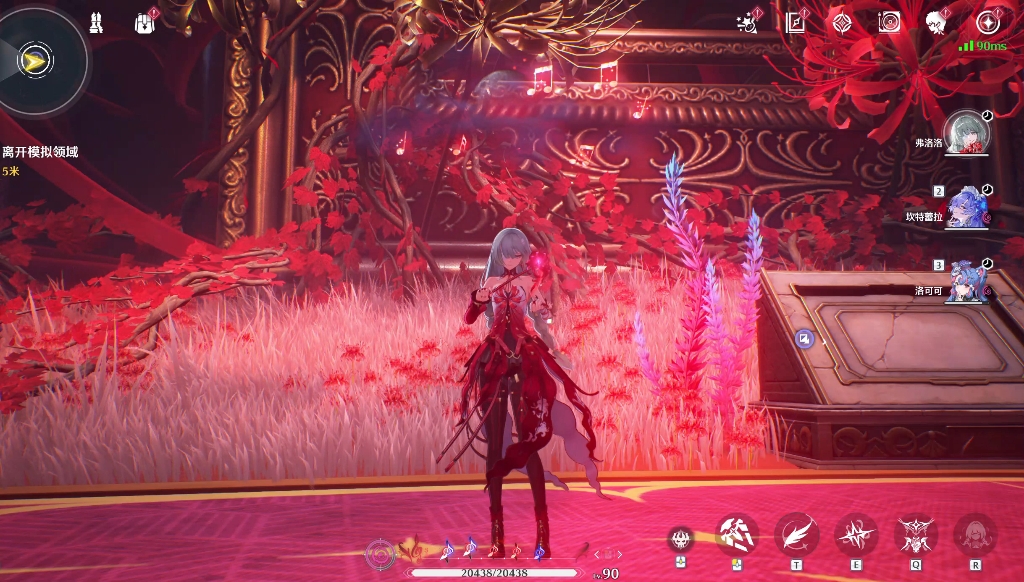1024x582 pixels.
Task: Activate the small skull utility icon
Action: pos(681,539)
